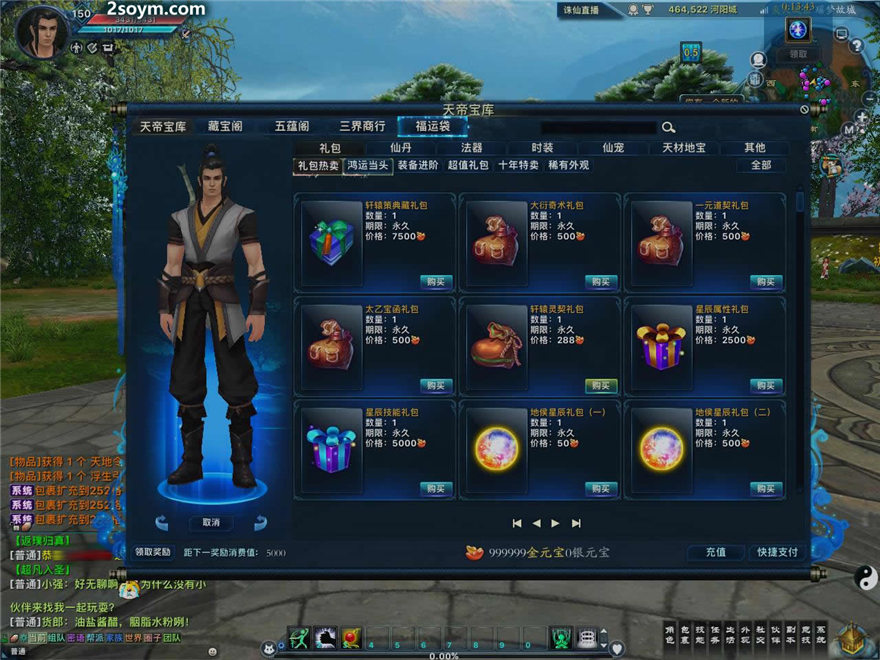The image size is (880, 660).
Task: Open the 五蕴阁 tab
Action: 292,127
